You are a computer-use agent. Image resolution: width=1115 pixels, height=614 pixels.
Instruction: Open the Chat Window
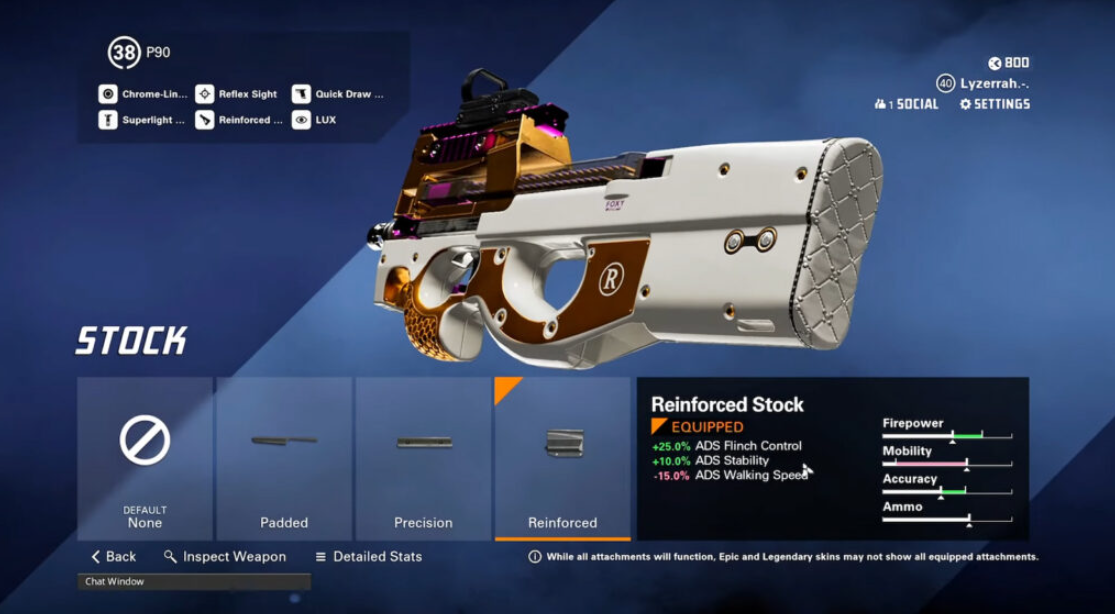194,581
